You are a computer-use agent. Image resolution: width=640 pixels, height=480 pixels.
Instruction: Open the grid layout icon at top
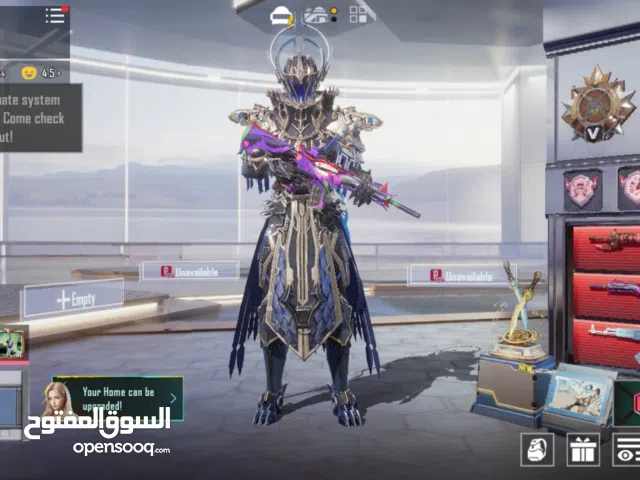click(357, 14)
